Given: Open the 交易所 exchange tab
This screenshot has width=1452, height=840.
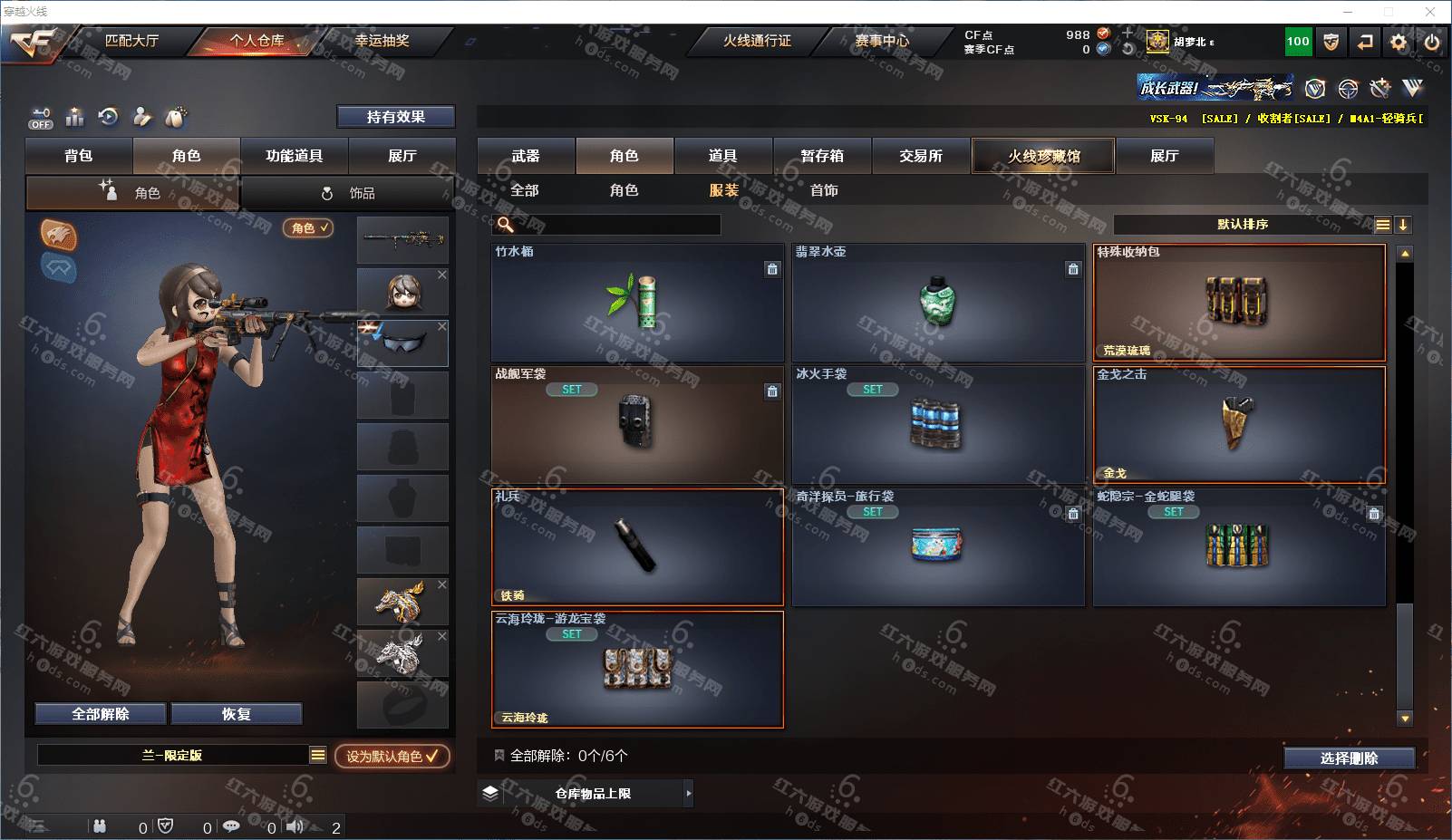Looking at the screenshot, I should [x=921, y=156].
